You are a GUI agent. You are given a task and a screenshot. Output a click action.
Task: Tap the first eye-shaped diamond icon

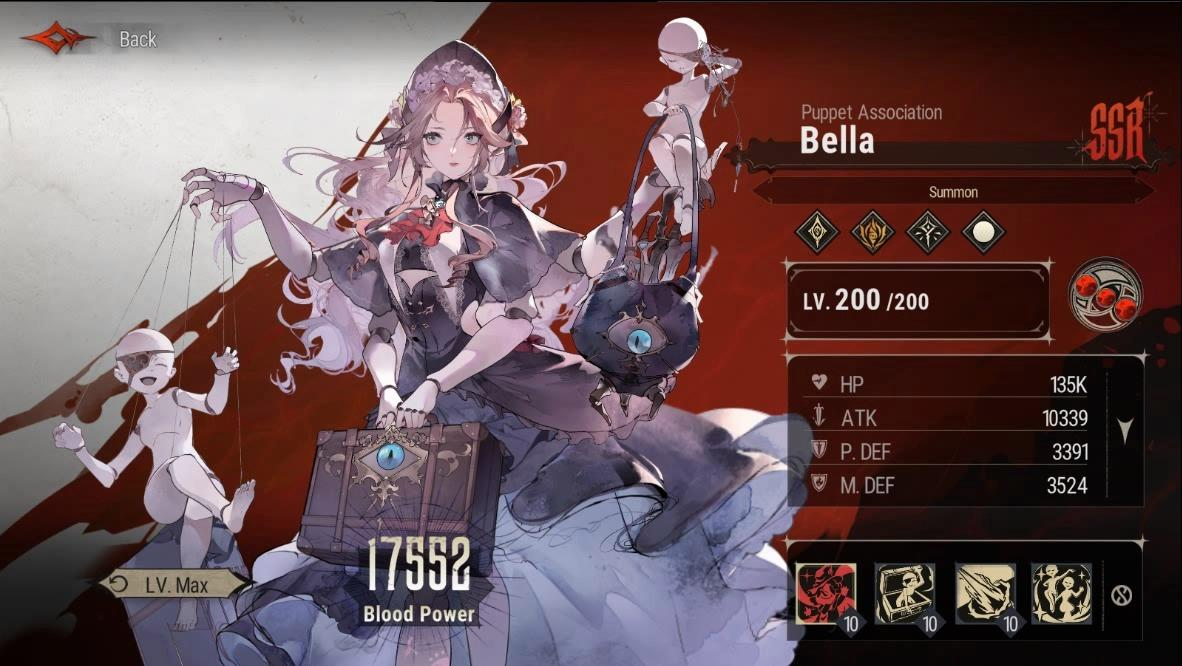[x=816, y=233]
